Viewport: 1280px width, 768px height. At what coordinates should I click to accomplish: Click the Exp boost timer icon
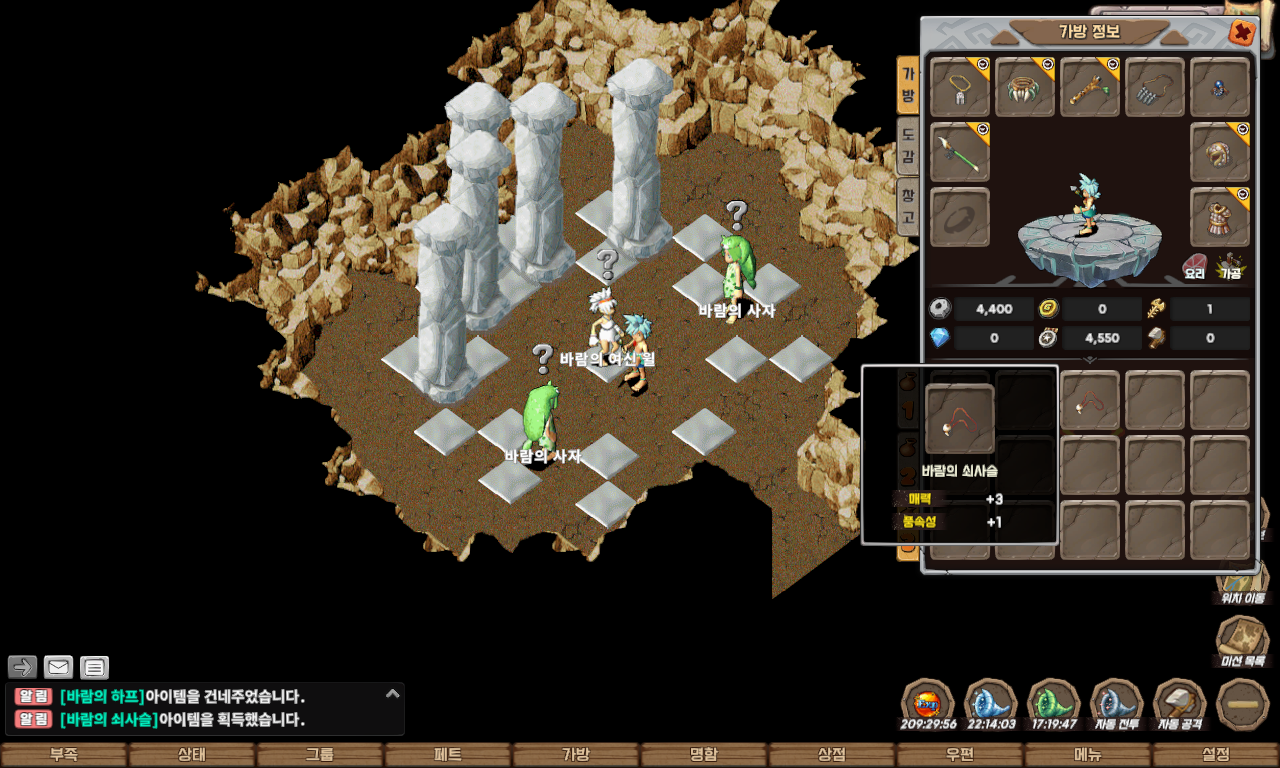click(x=928, y=703)
